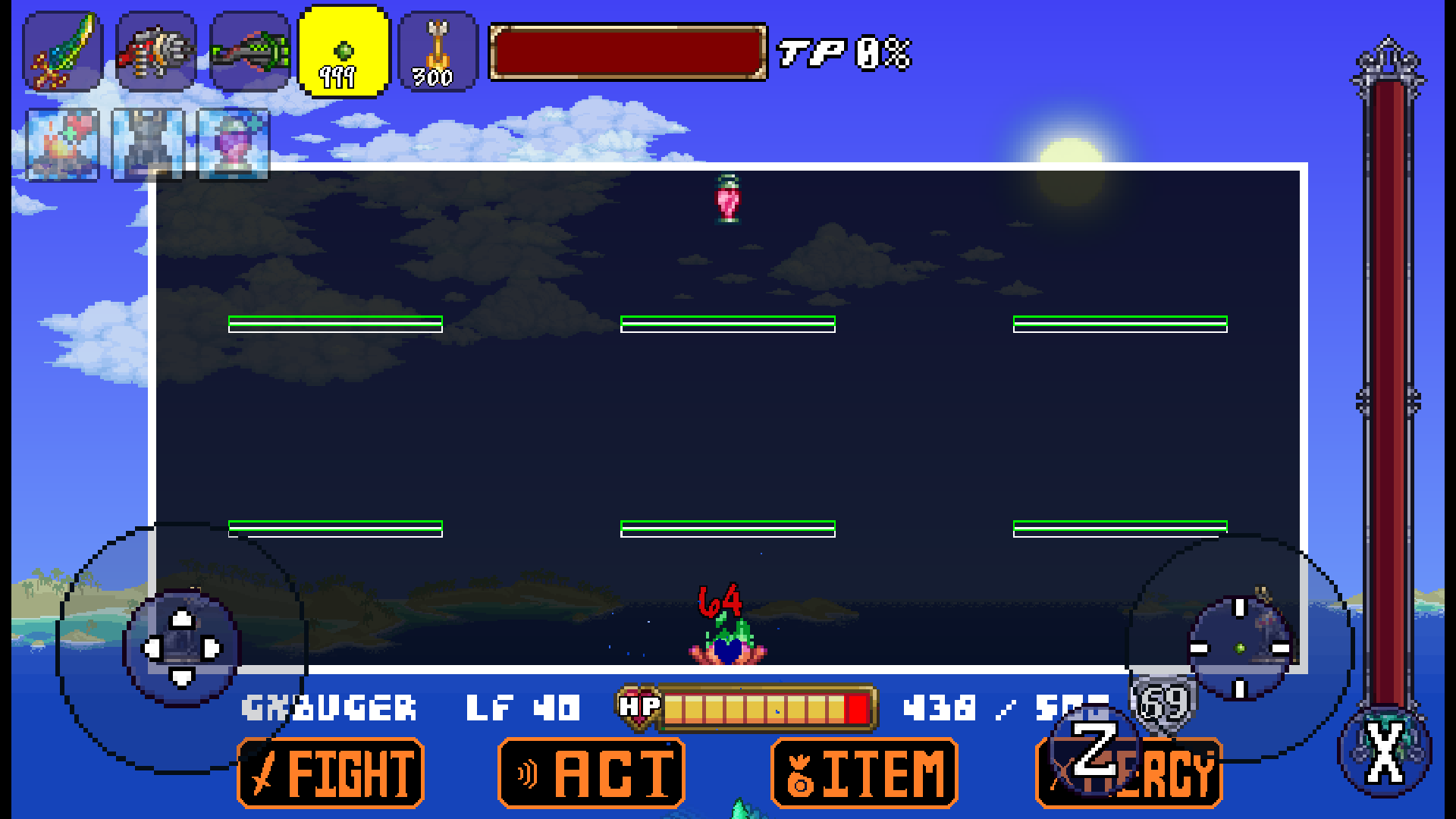Inspect the purple potion buff icon

(x=233, y=145)
